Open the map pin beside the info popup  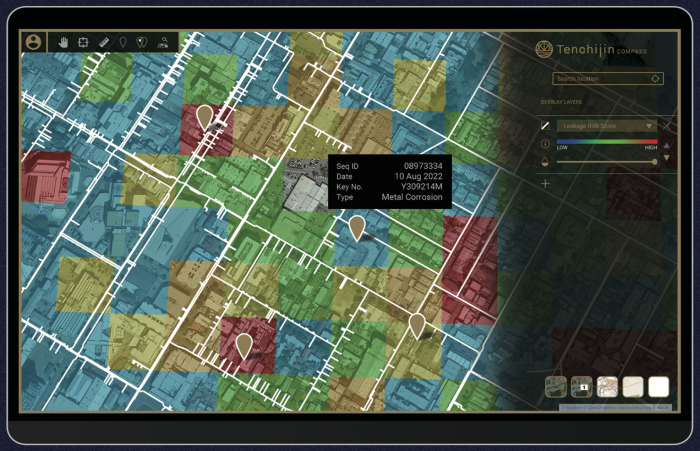pos(356,227)
